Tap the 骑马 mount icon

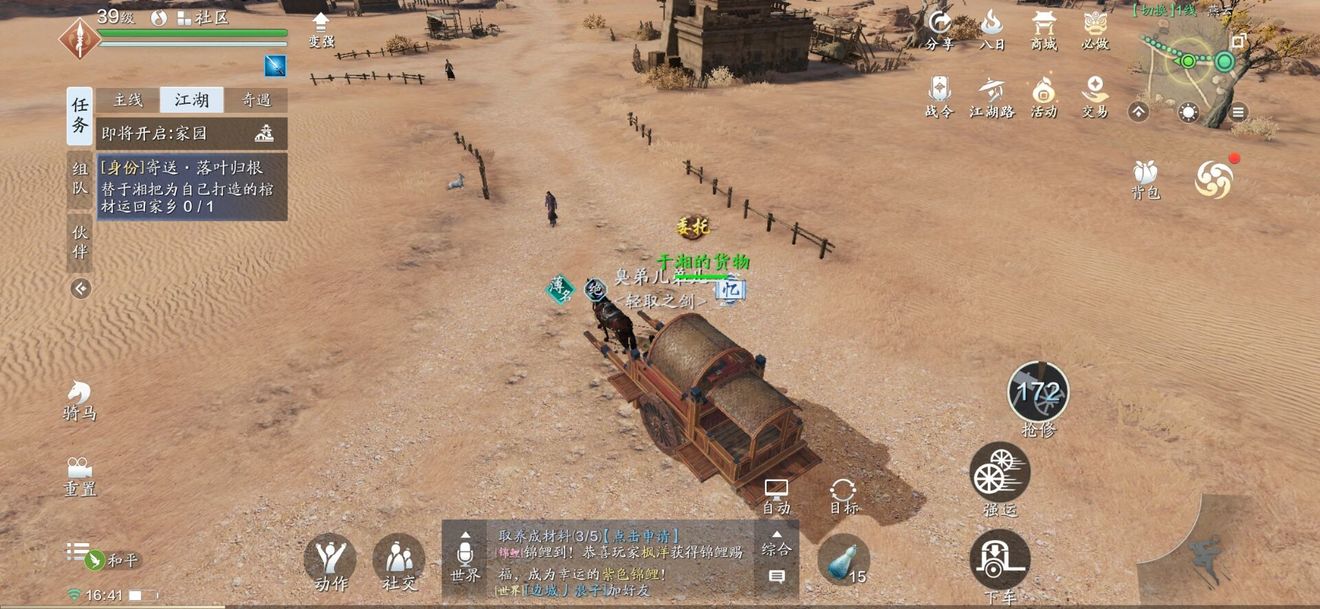pyautogui.click(x=79, y=399)
